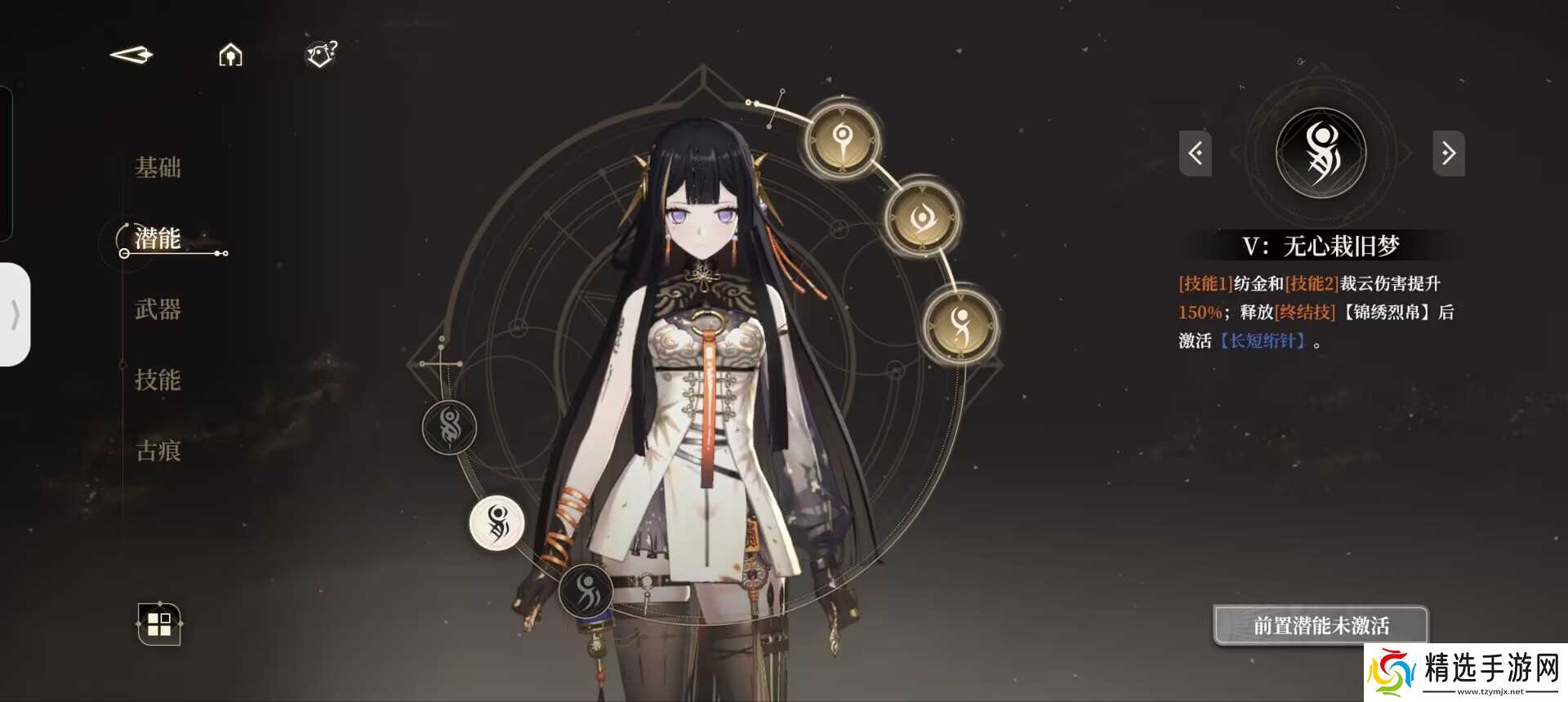Select the topmost gold potential node

[x=843, y=139]
